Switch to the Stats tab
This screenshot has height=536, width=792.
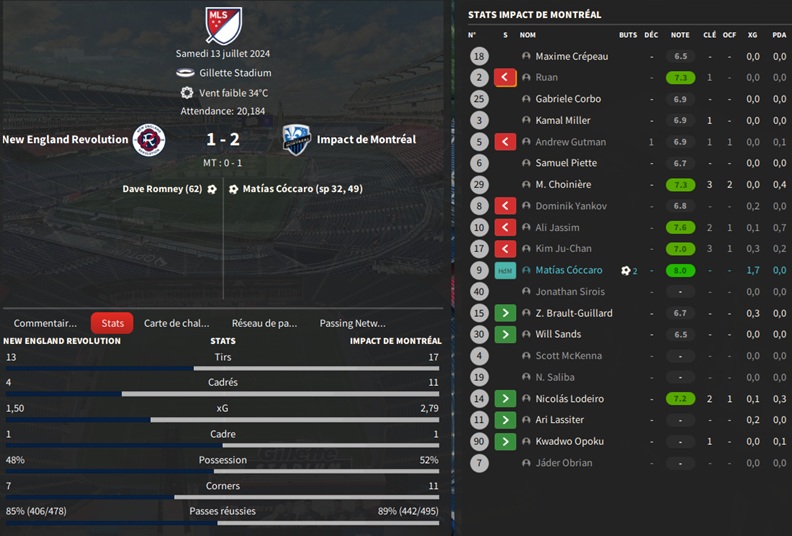click(x=112, y=323)
